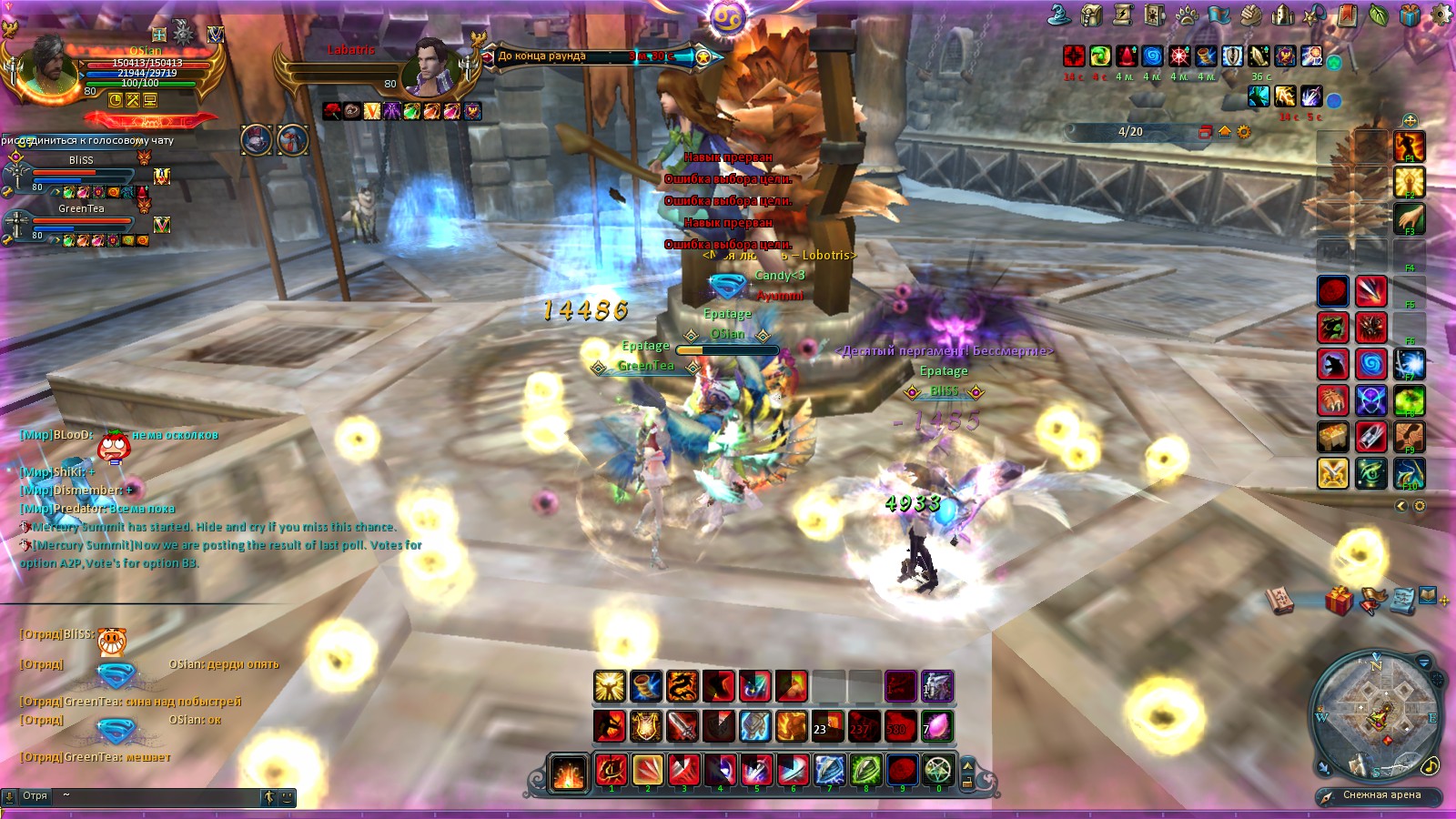Open the paw print pets menu
Viewport: 1456px width, 819px height.
(1187, 15)
